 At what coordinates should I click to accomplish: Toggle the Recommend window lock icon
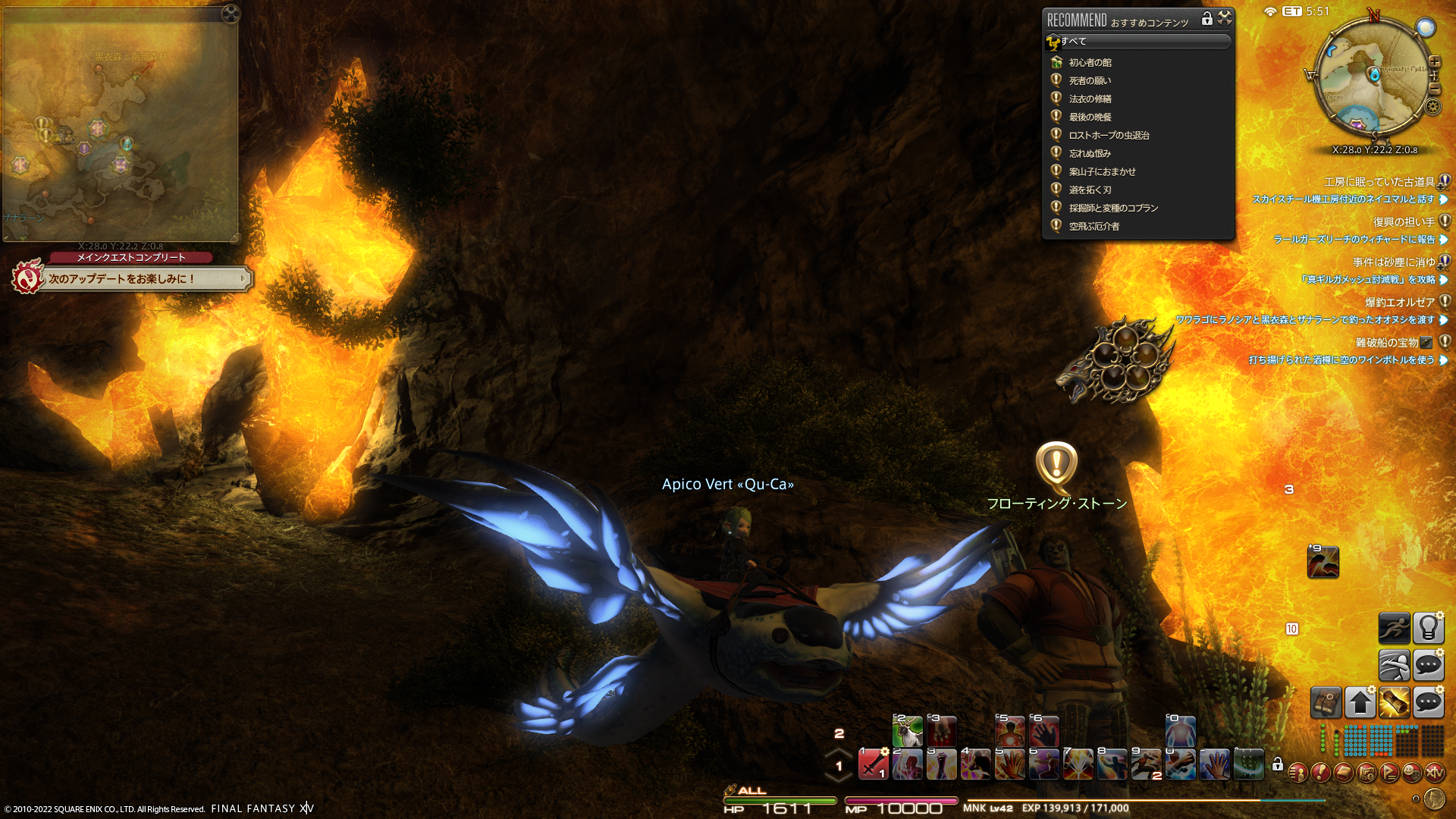coord(1207,18)
